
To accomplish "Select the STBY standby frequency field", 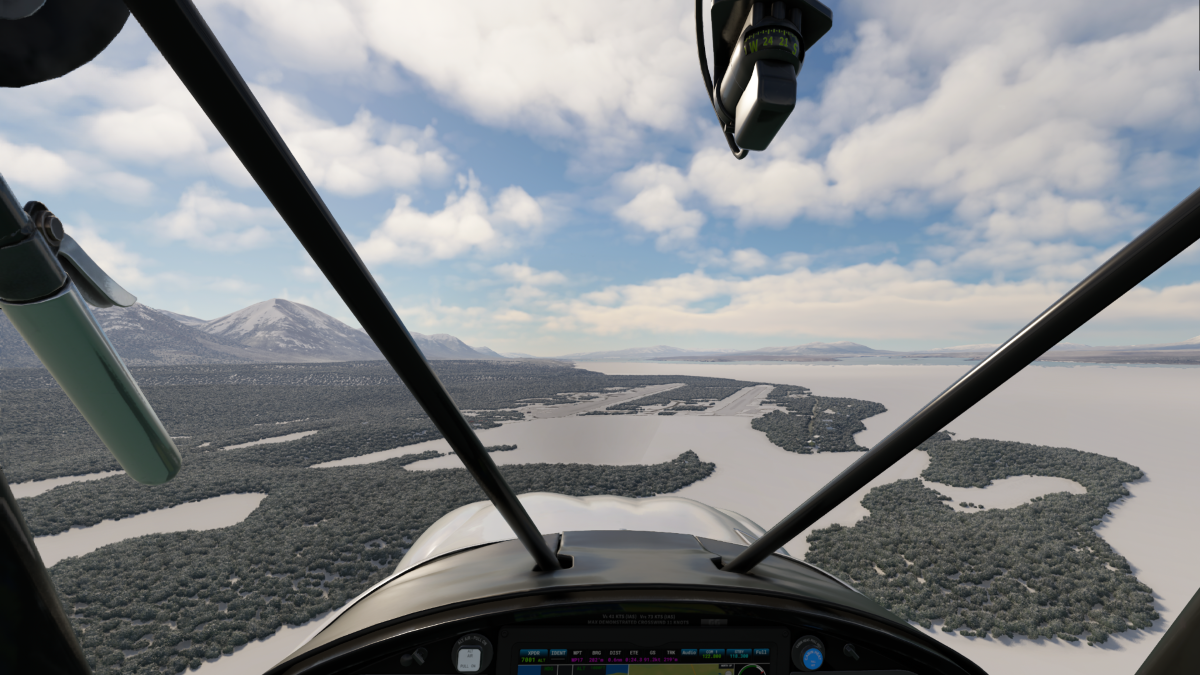I will [739, 653].
